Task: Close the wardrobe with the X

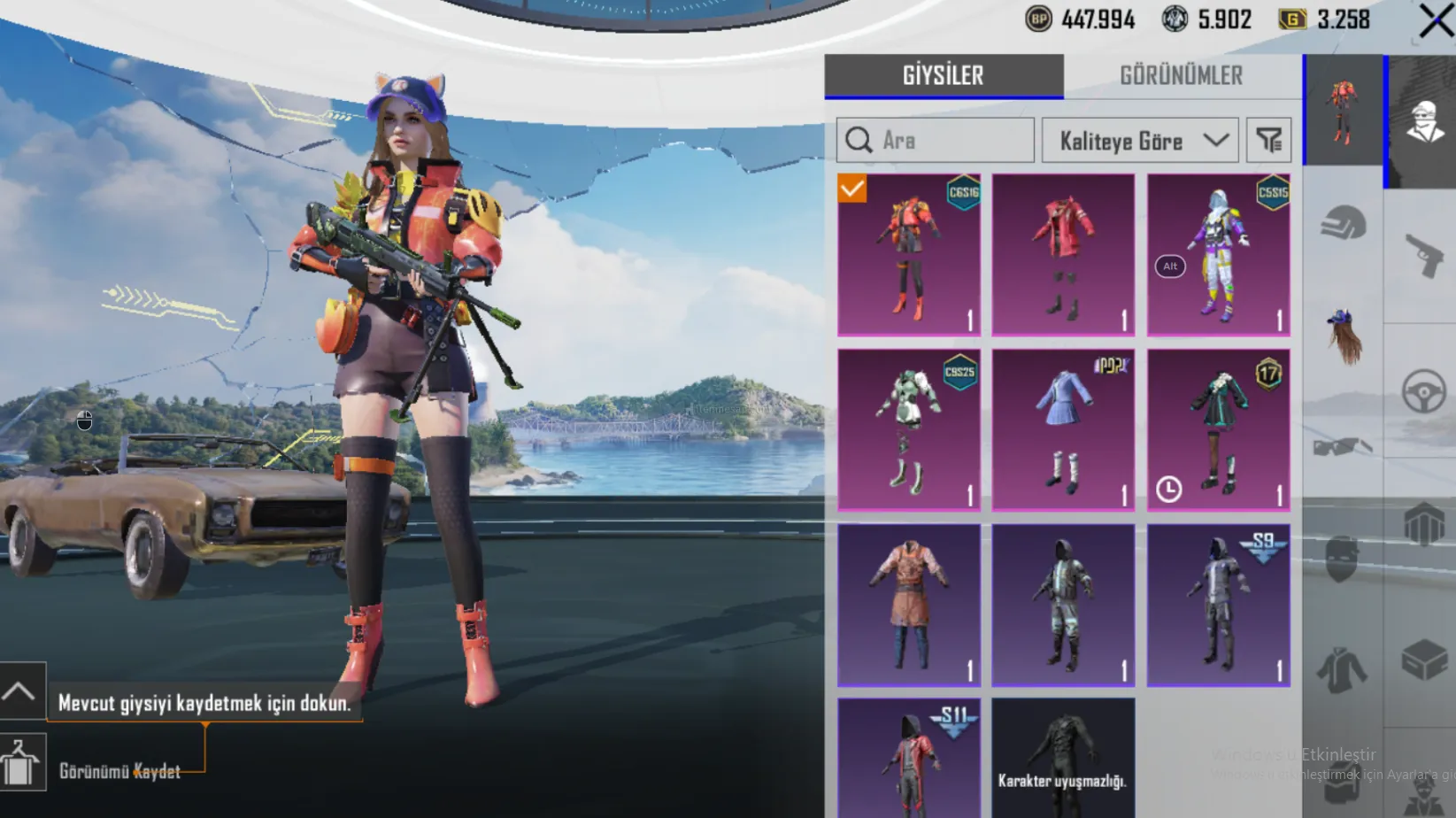Action: click(1435, 20)
